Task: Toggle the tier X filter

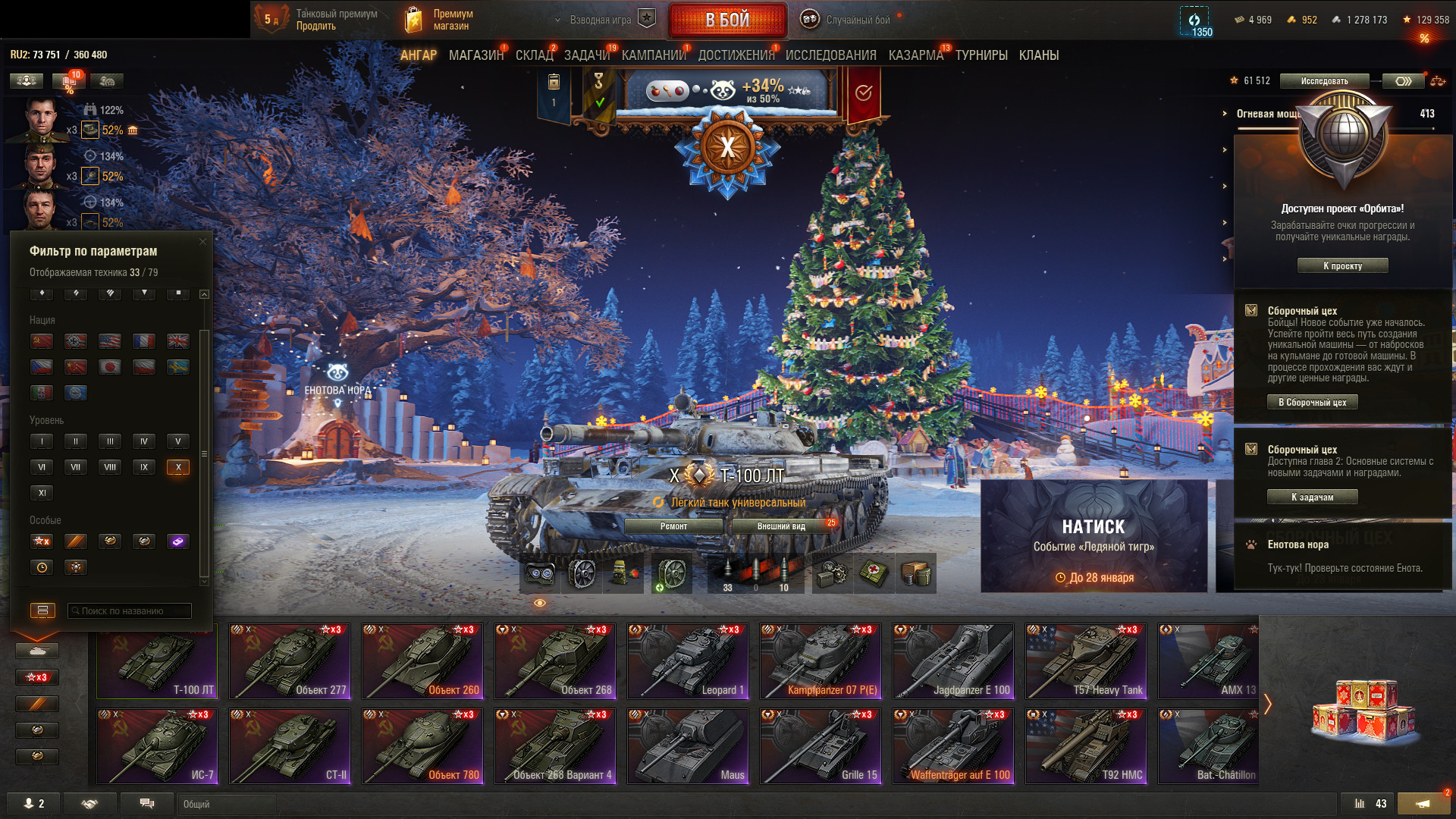Action: (x=178, y=467)
